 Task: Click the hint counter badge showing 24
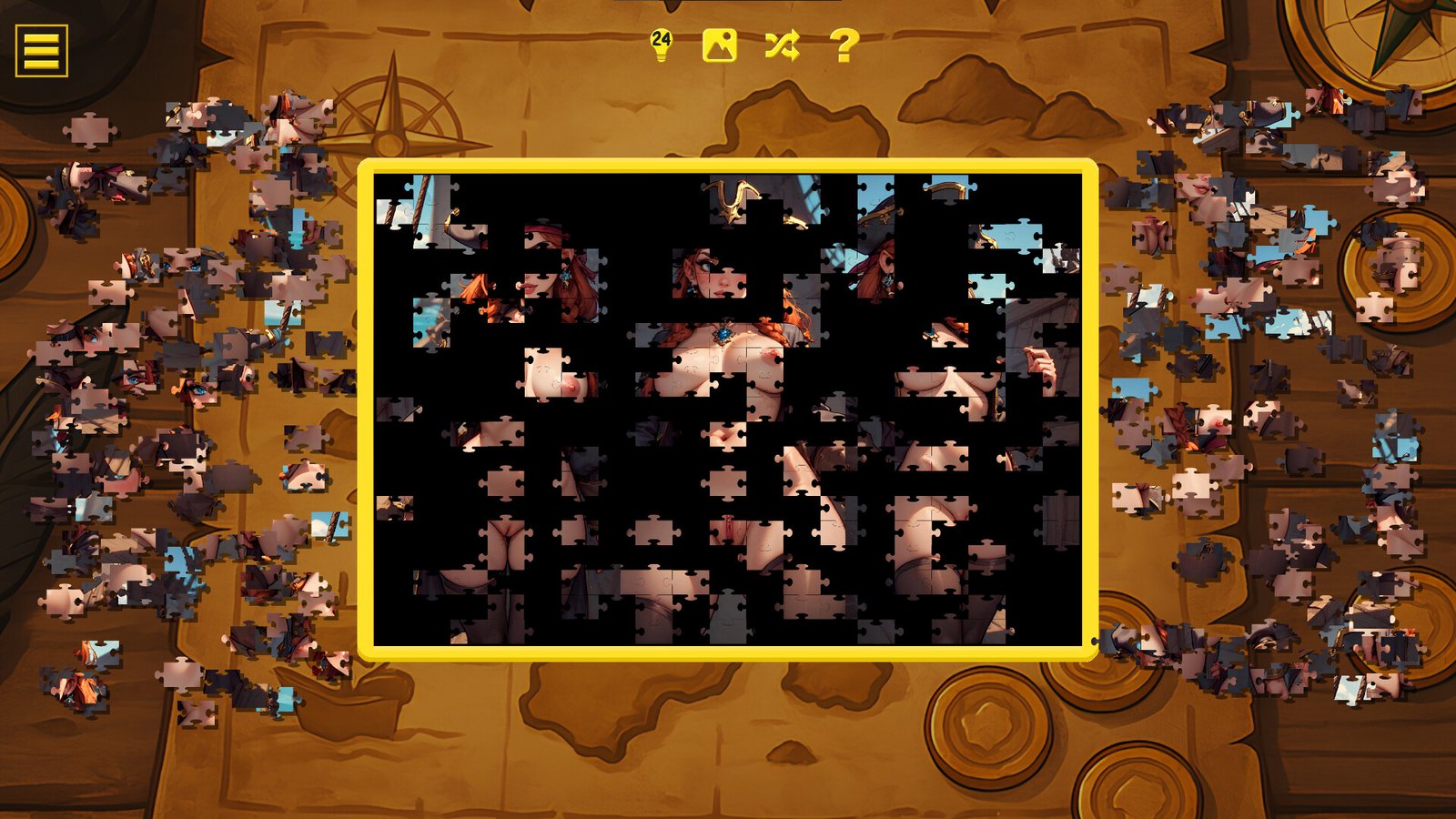(662, 36)
